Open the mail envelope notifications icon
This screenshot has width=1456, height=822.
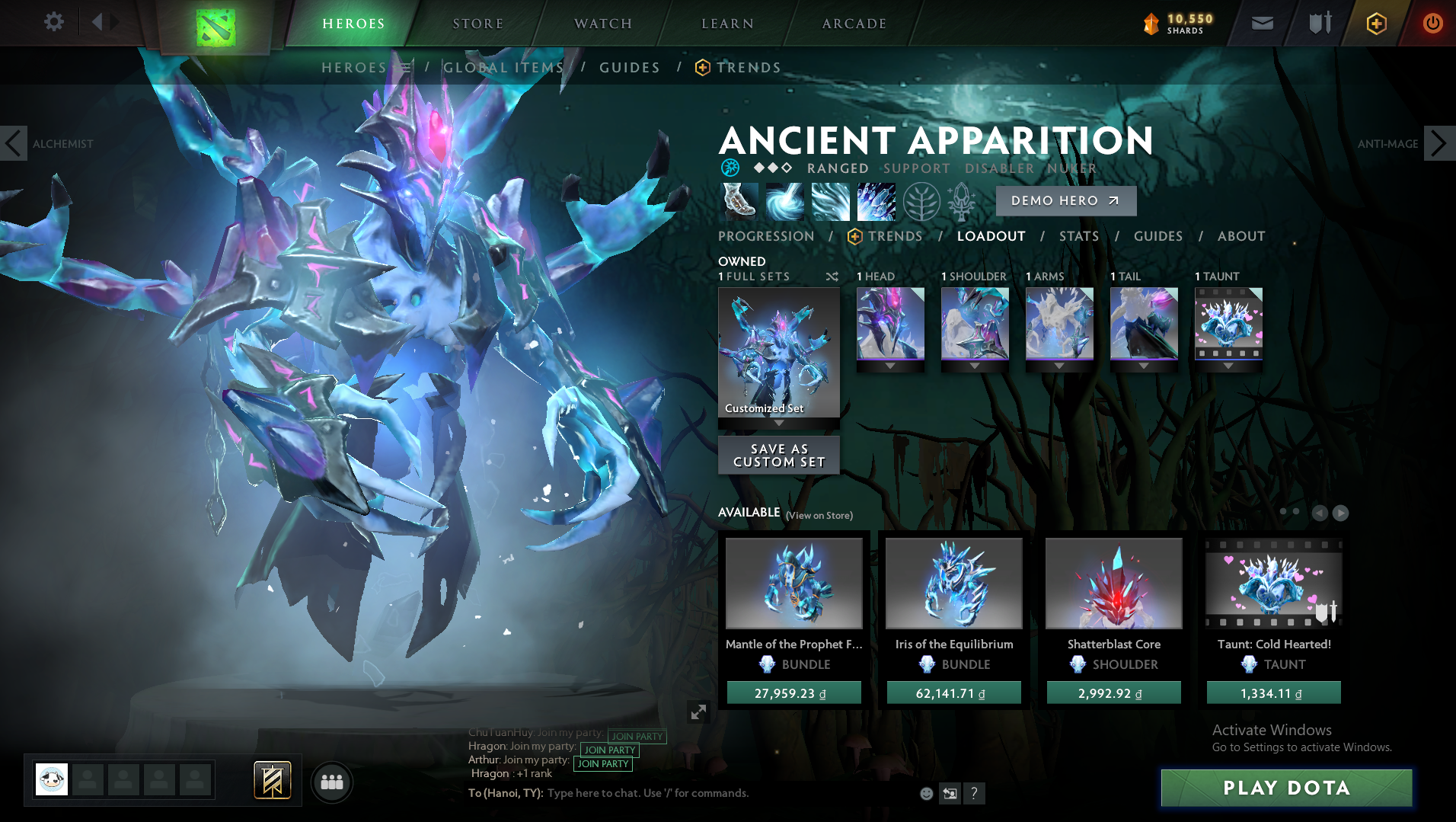coord(1263,22)
